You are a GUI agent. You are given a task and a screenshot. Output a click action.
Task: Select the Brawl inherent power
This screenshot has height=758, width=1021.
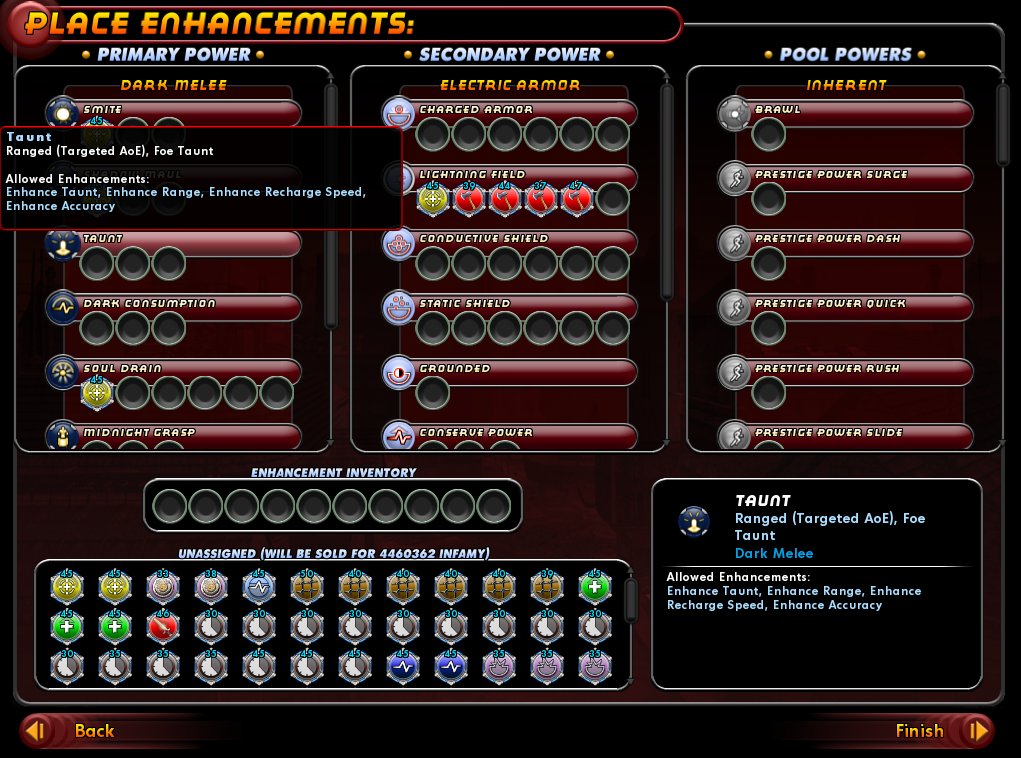[x=735, y=114]
